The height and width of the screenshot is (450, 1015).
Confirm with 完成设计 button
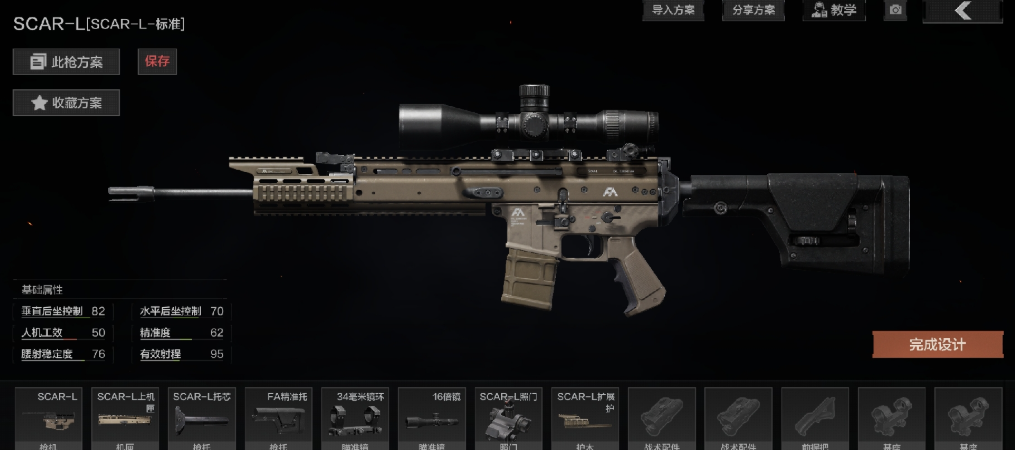point(937,345)
